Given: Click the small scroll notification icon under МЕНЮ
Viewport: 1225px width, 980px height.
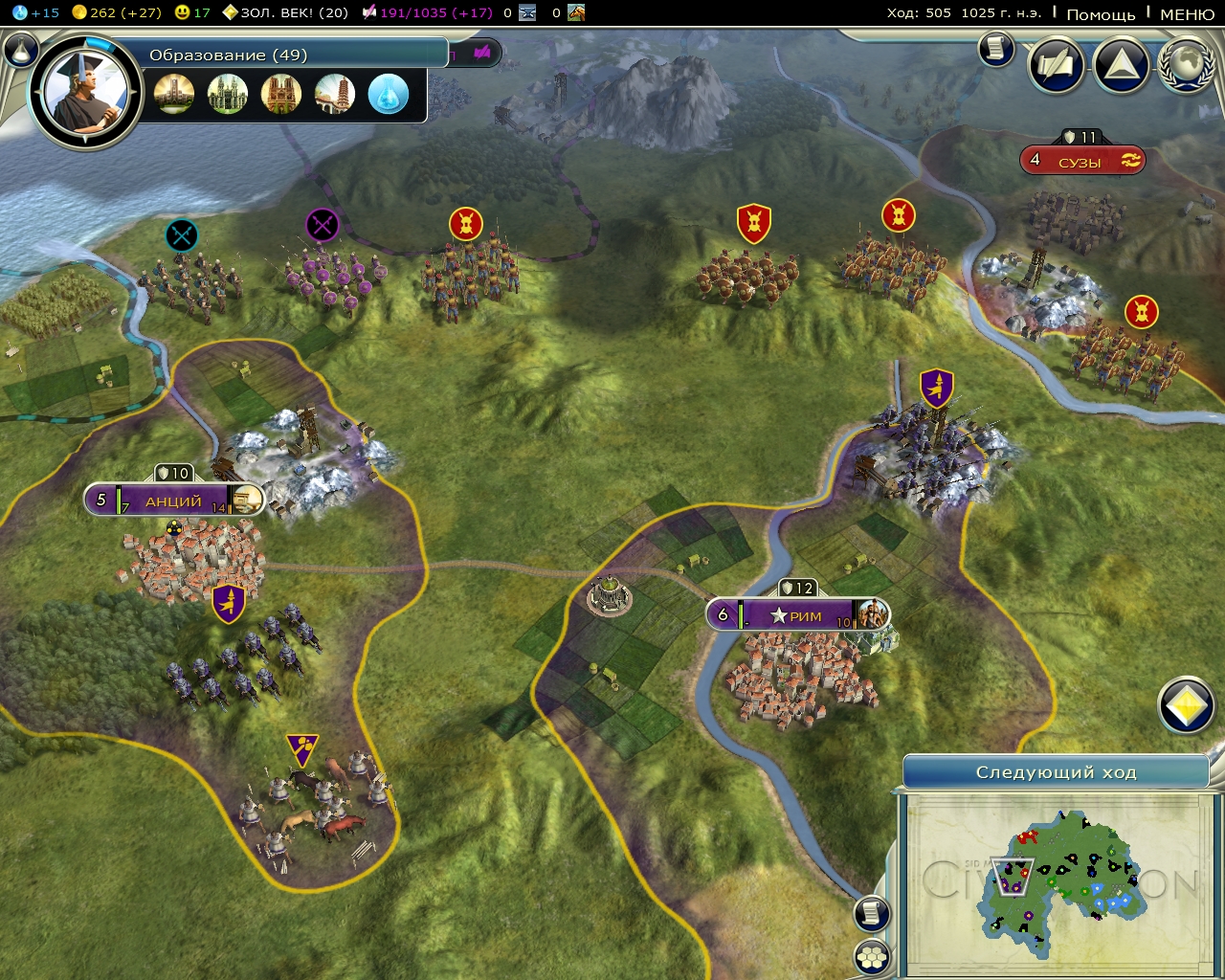Looking at the screenshot, I should [995, 49].
